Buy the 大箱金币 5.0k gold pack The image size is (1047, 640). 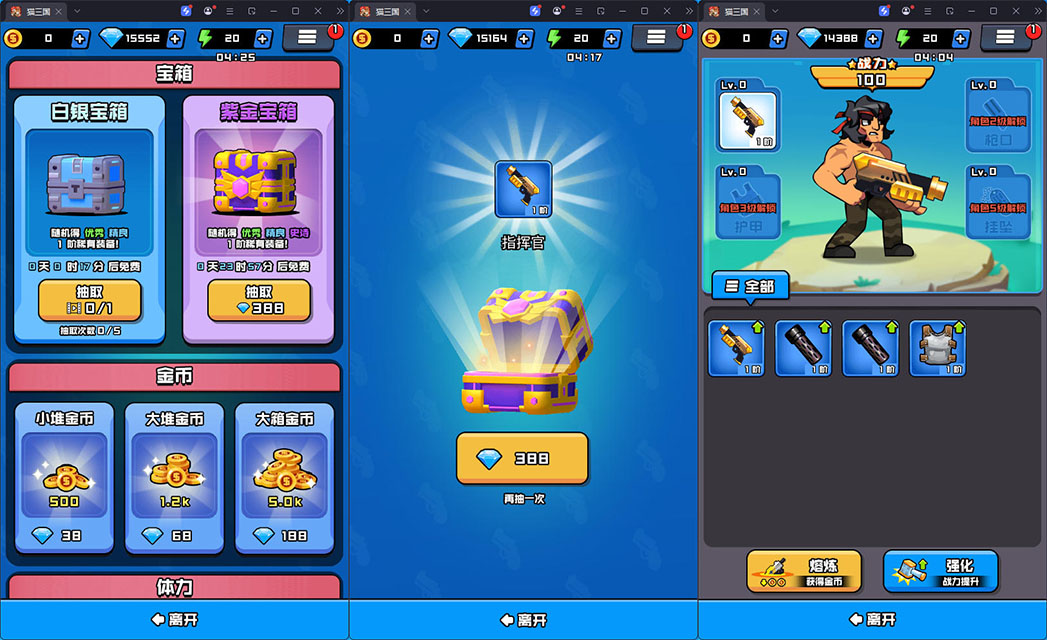(x=283, y=478)
